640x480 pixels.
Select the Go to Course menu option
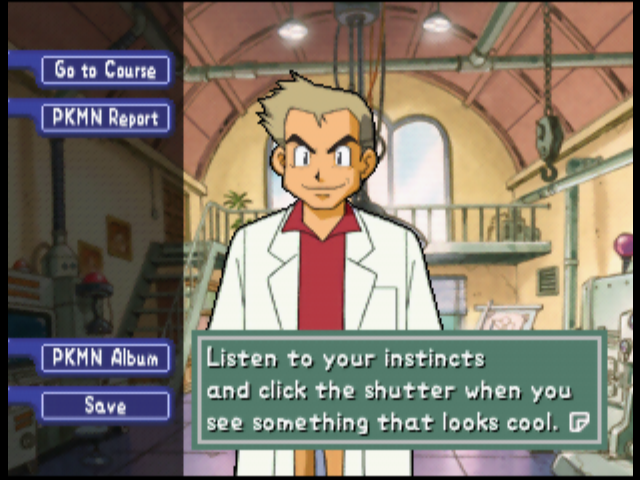(105, 70)
